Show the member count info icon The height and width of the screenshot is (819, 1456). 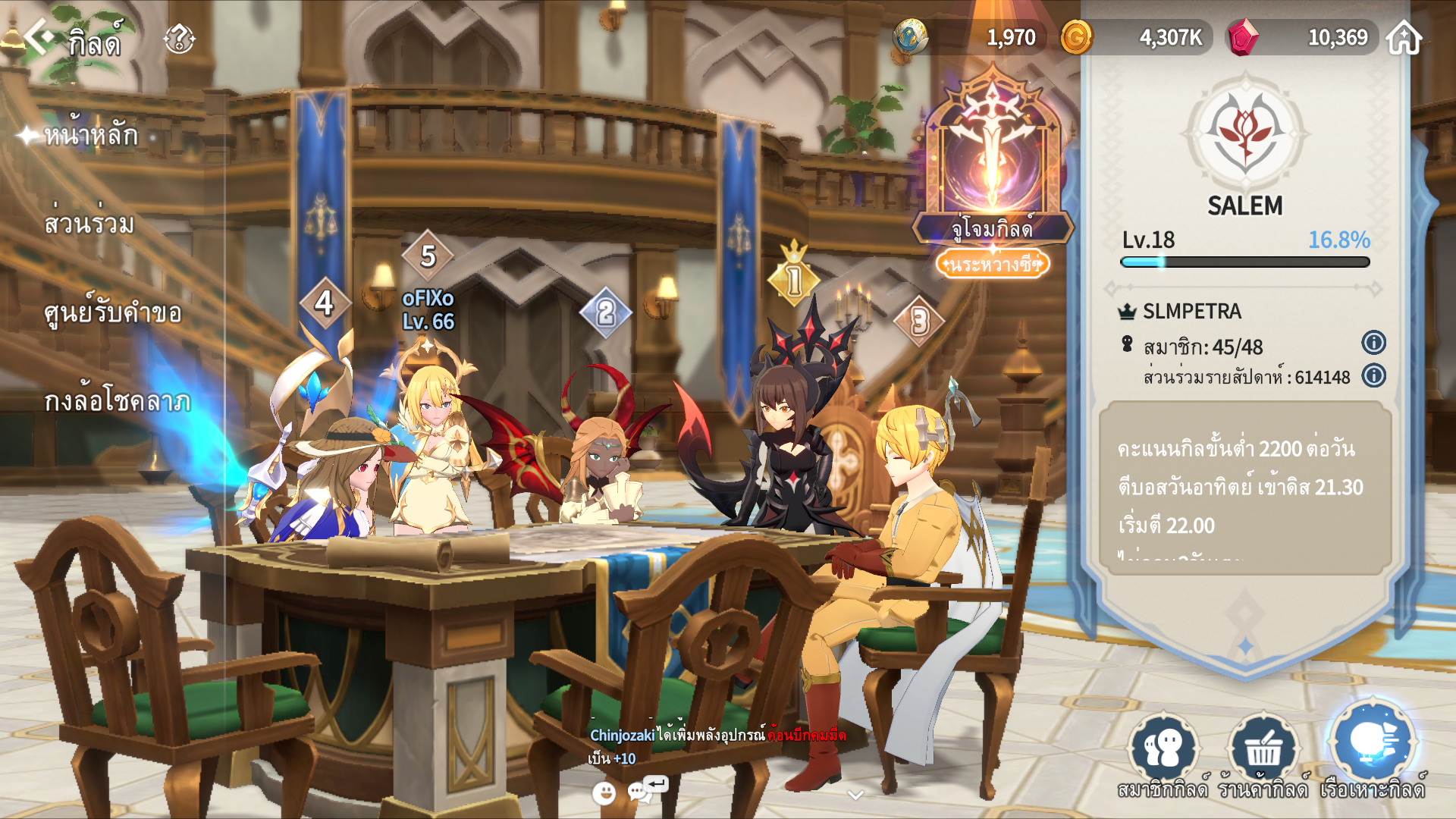click(1373, 343)
